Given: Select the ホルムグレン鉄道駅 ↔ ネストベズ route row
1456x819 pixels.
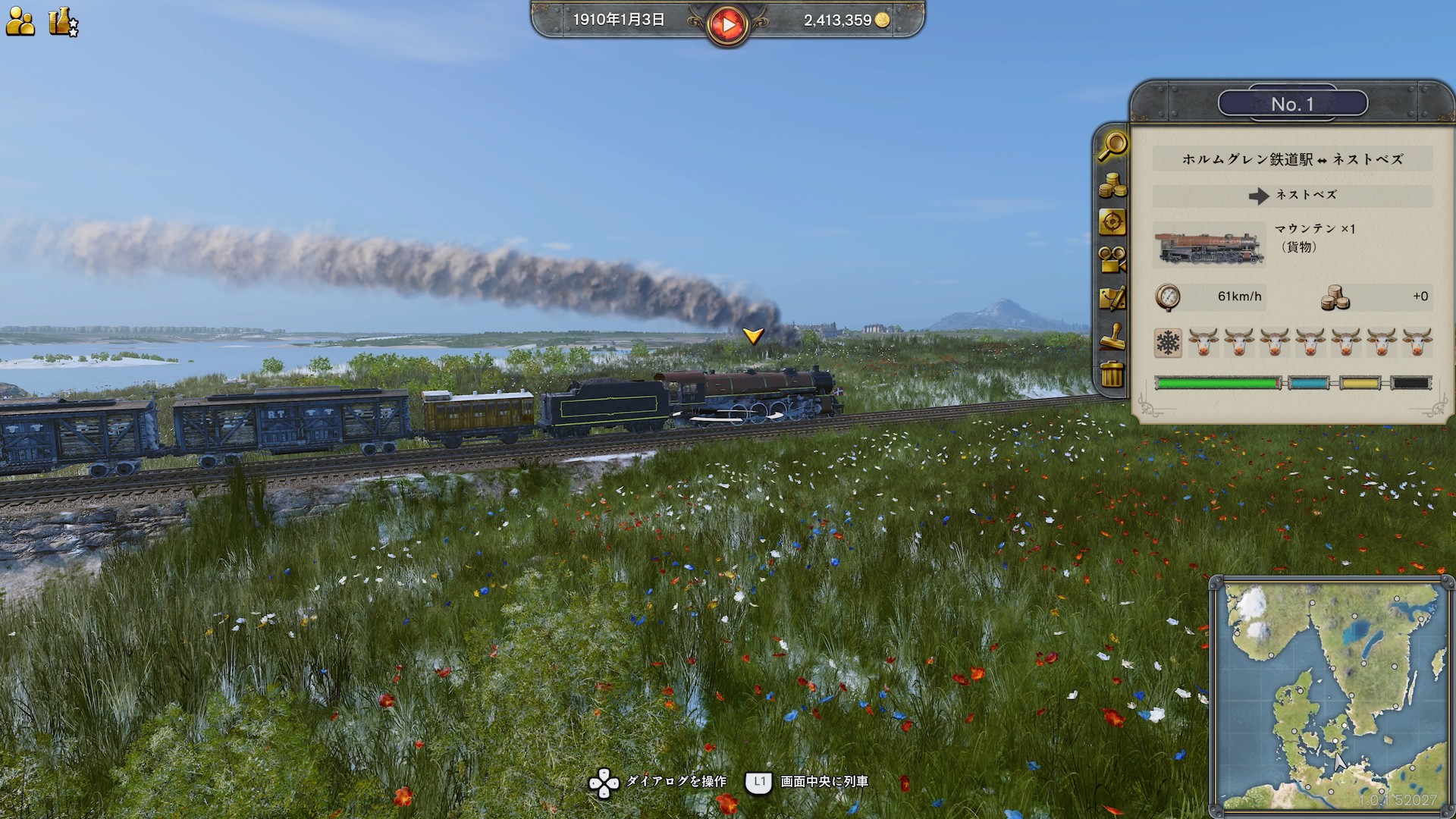Looking at the screenshot, I should tap(1292, 159).
